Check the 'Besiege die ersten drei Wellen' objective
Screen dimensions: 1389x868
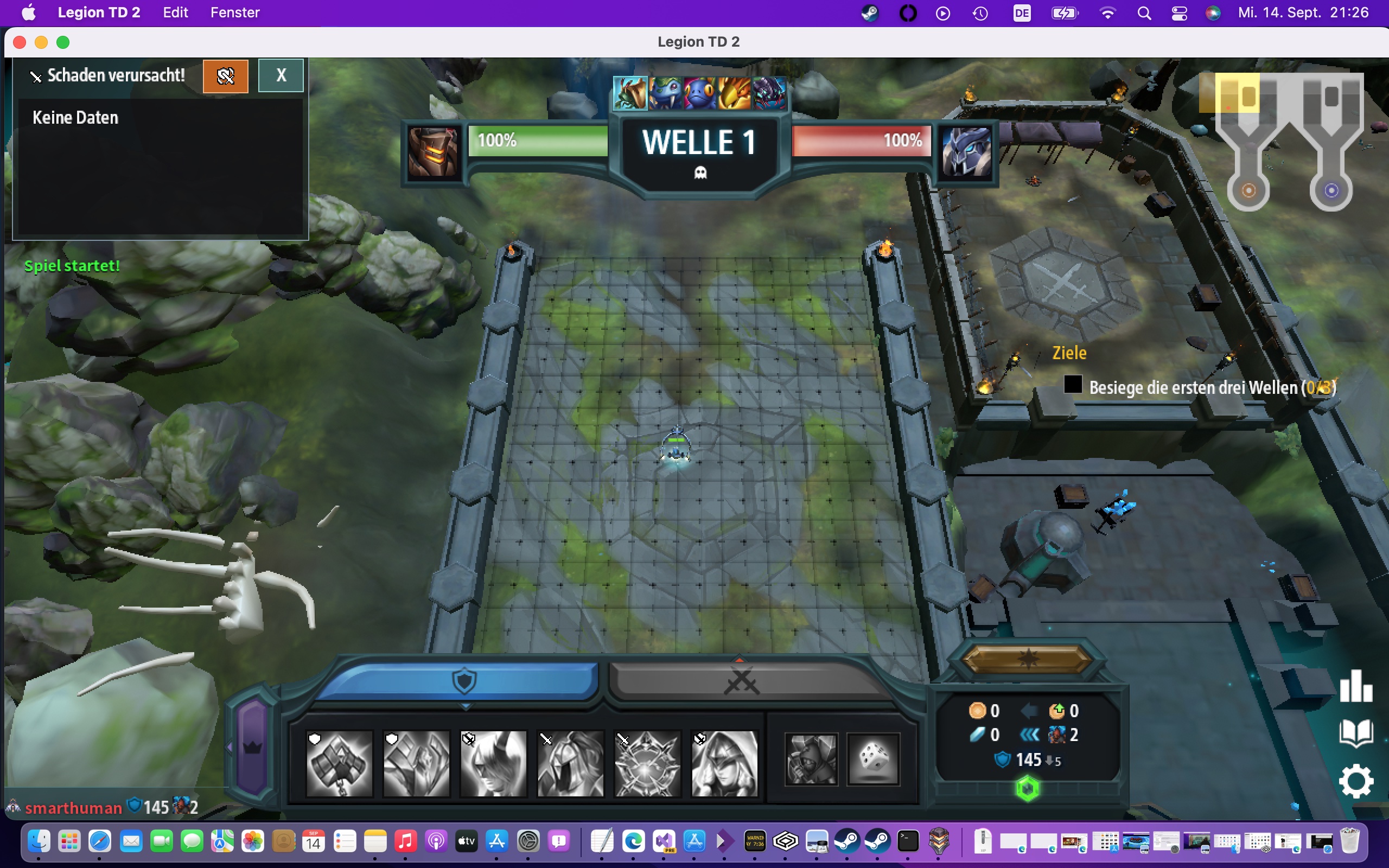tap(1072, 385)
